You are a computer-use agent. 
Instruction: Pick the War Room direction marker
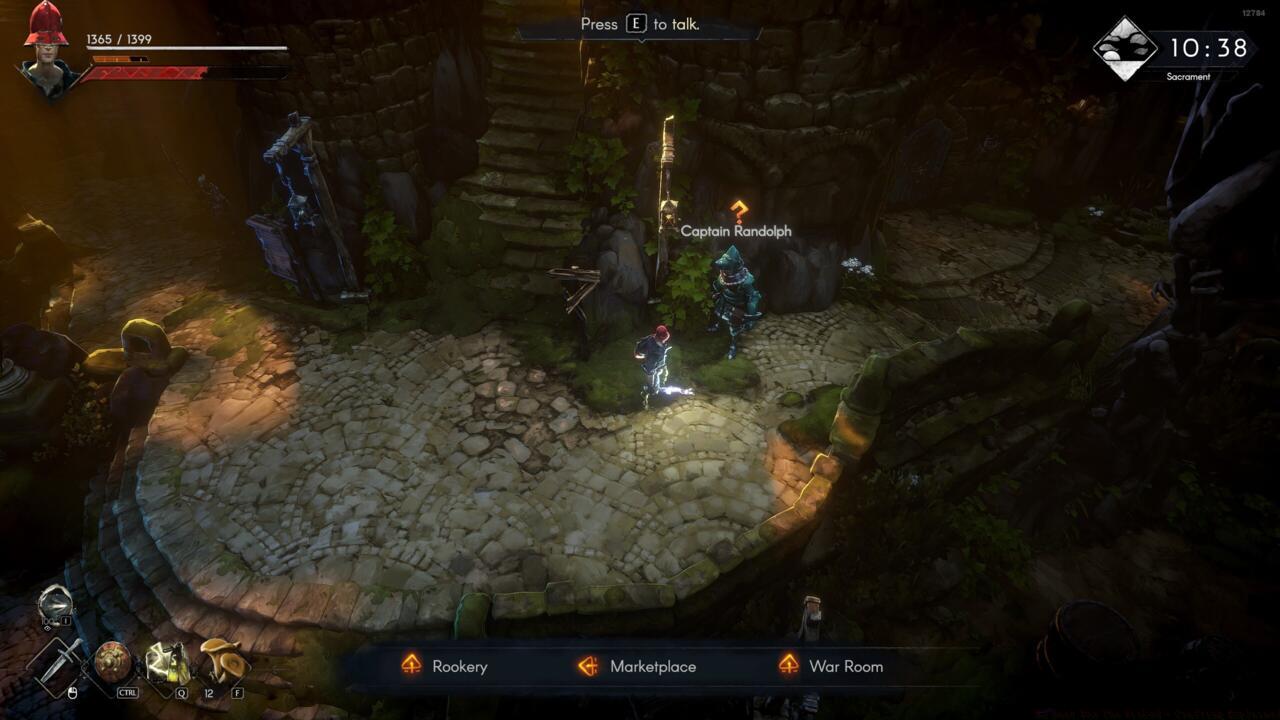789,666
